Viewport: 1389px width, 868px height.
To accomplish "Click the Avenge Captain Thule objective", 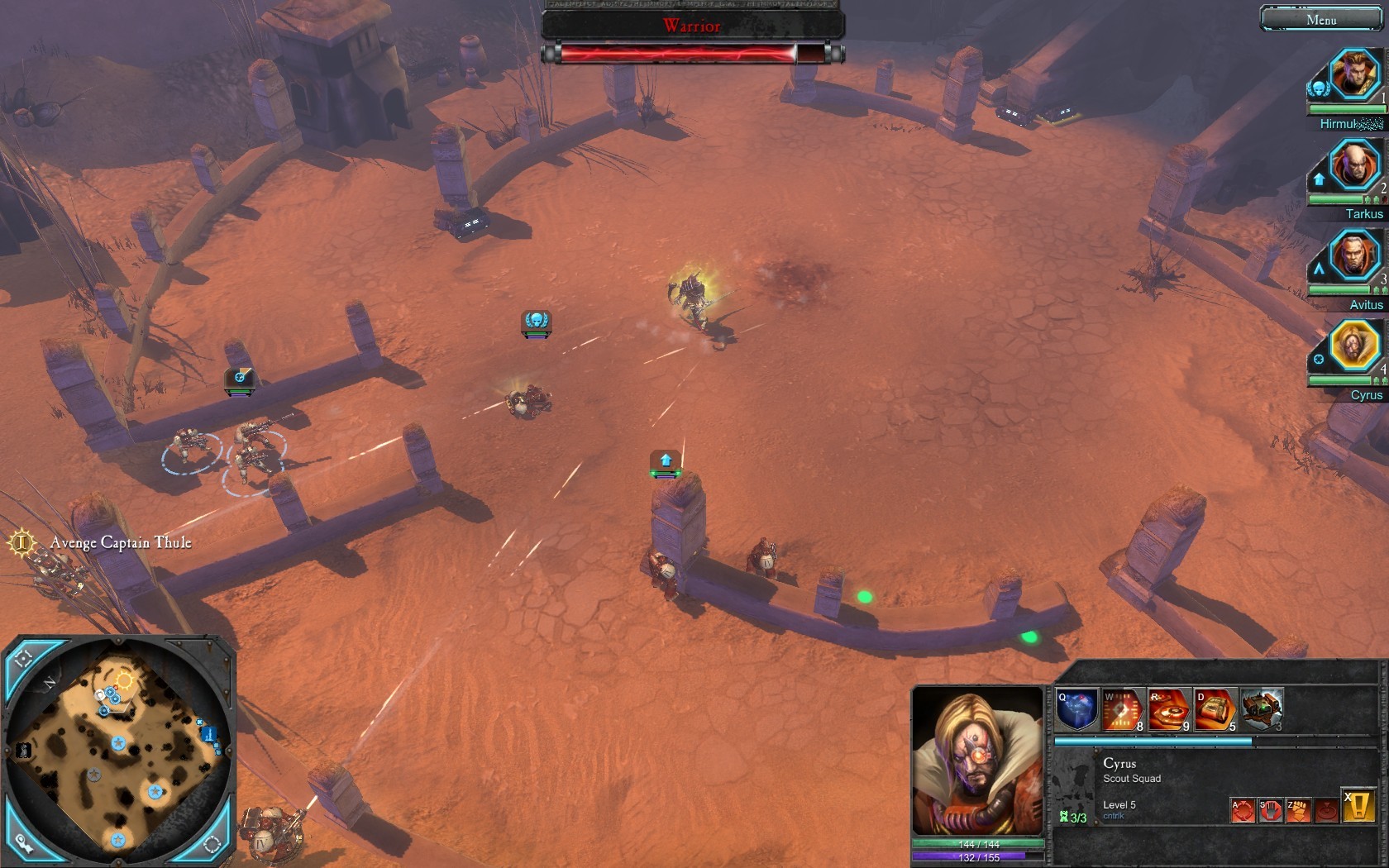I will pos(120,542).
